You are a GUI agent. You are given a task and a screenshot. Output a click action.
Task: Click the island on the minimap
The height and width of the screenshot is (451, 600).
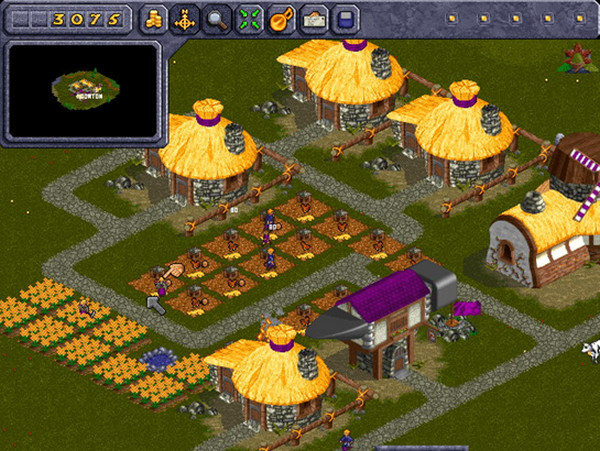point(85,89)
